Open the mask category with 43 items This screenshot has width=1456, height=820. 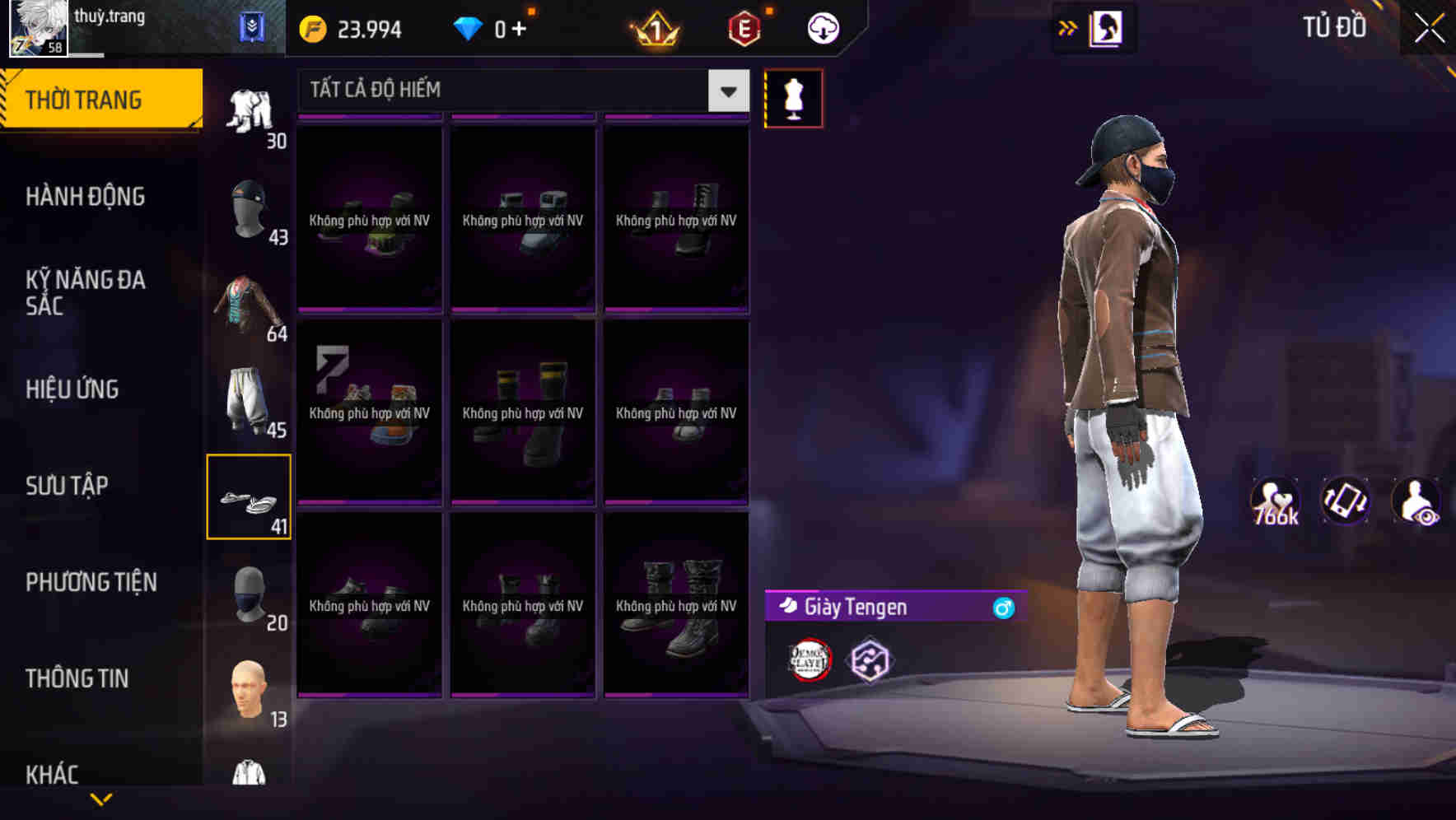250,210
